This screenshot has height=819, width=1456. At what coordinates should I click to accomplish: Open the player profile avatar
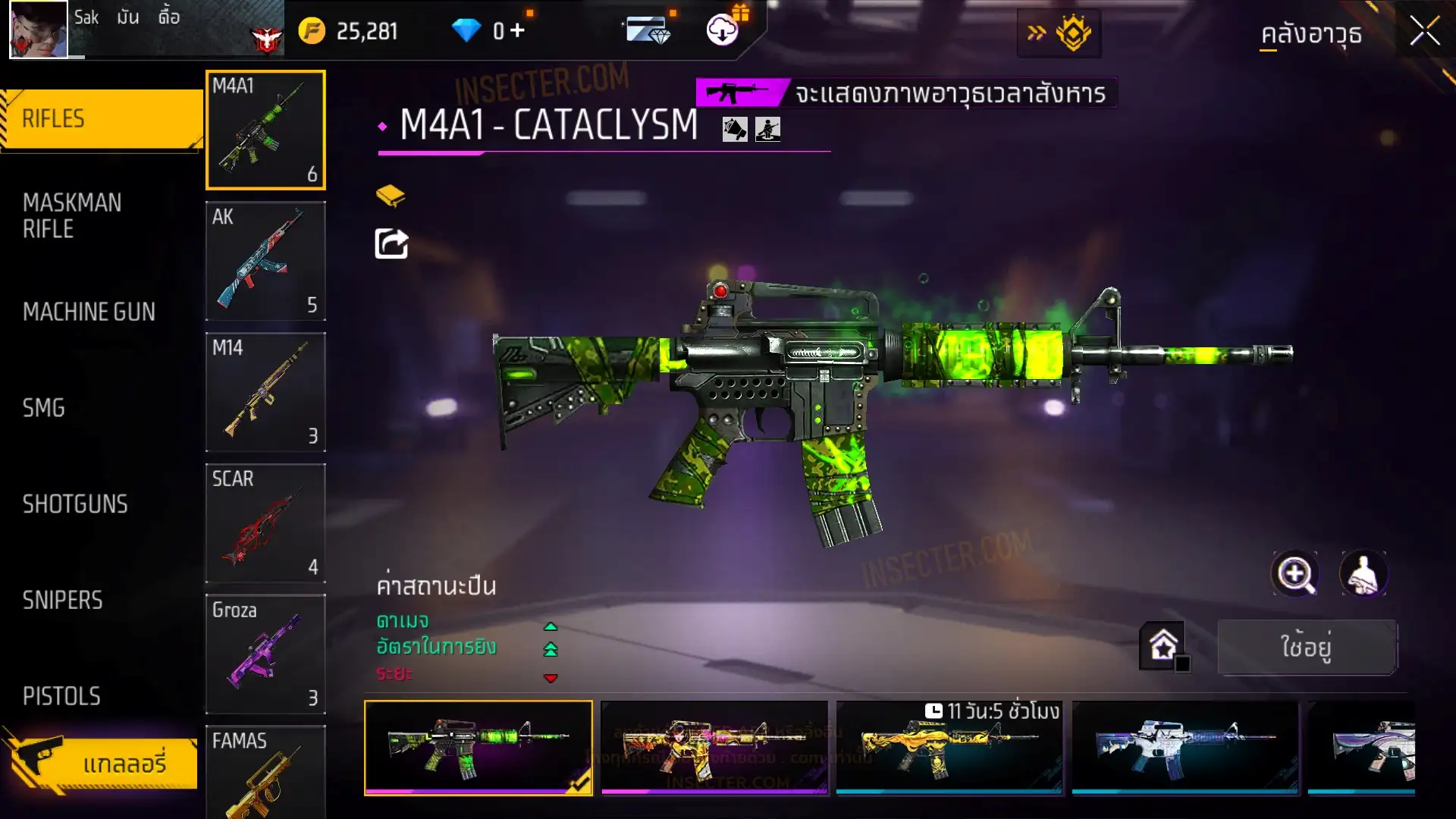coord(38,30)
